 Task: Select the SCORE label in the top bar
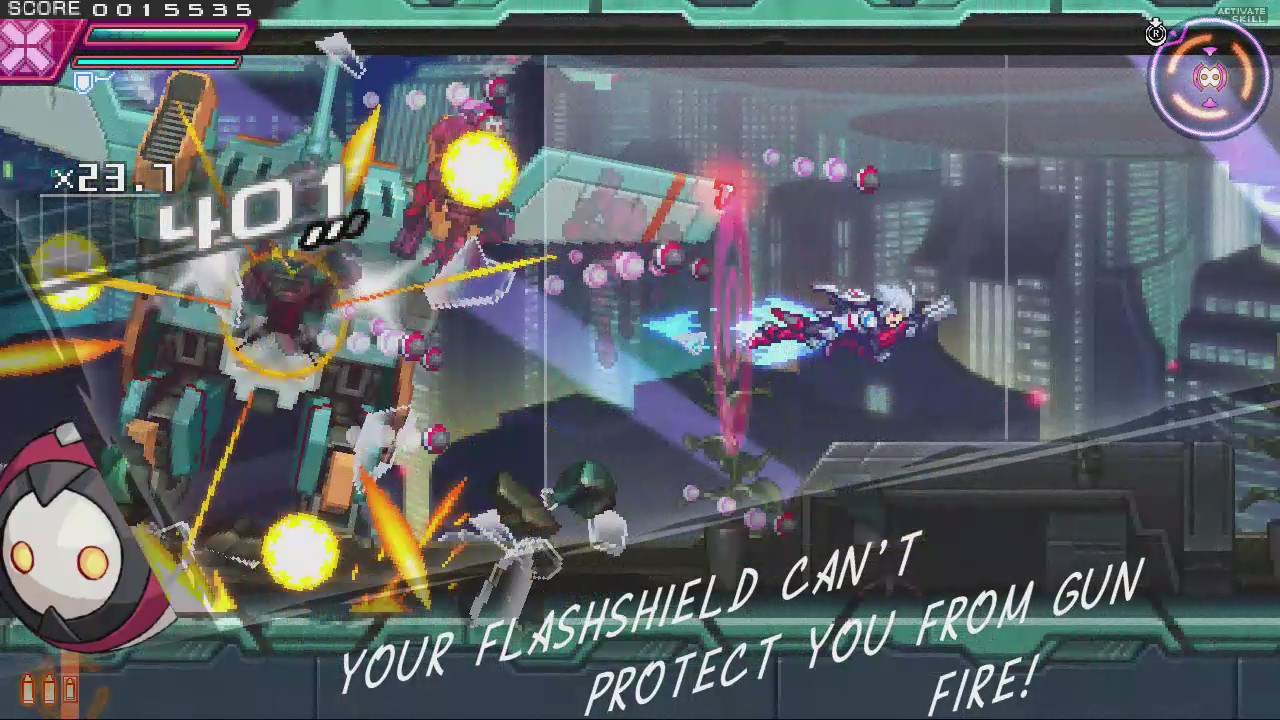(x=44, y=8)
